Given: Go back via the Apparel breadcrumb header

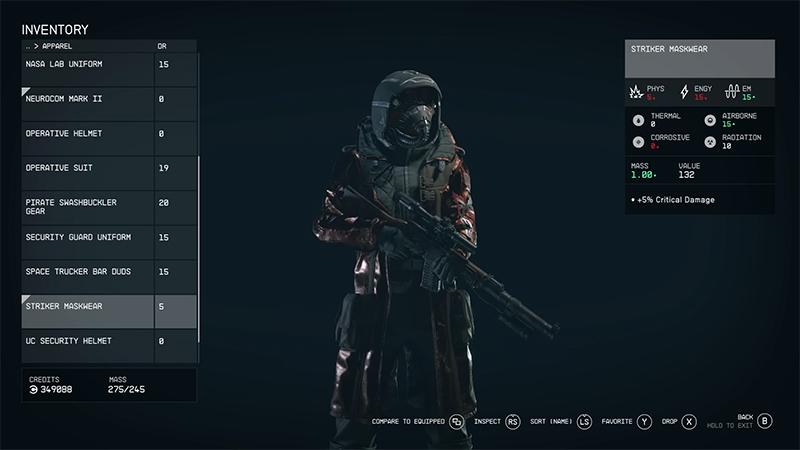Looking at the screenshot, I should point(50,46).
